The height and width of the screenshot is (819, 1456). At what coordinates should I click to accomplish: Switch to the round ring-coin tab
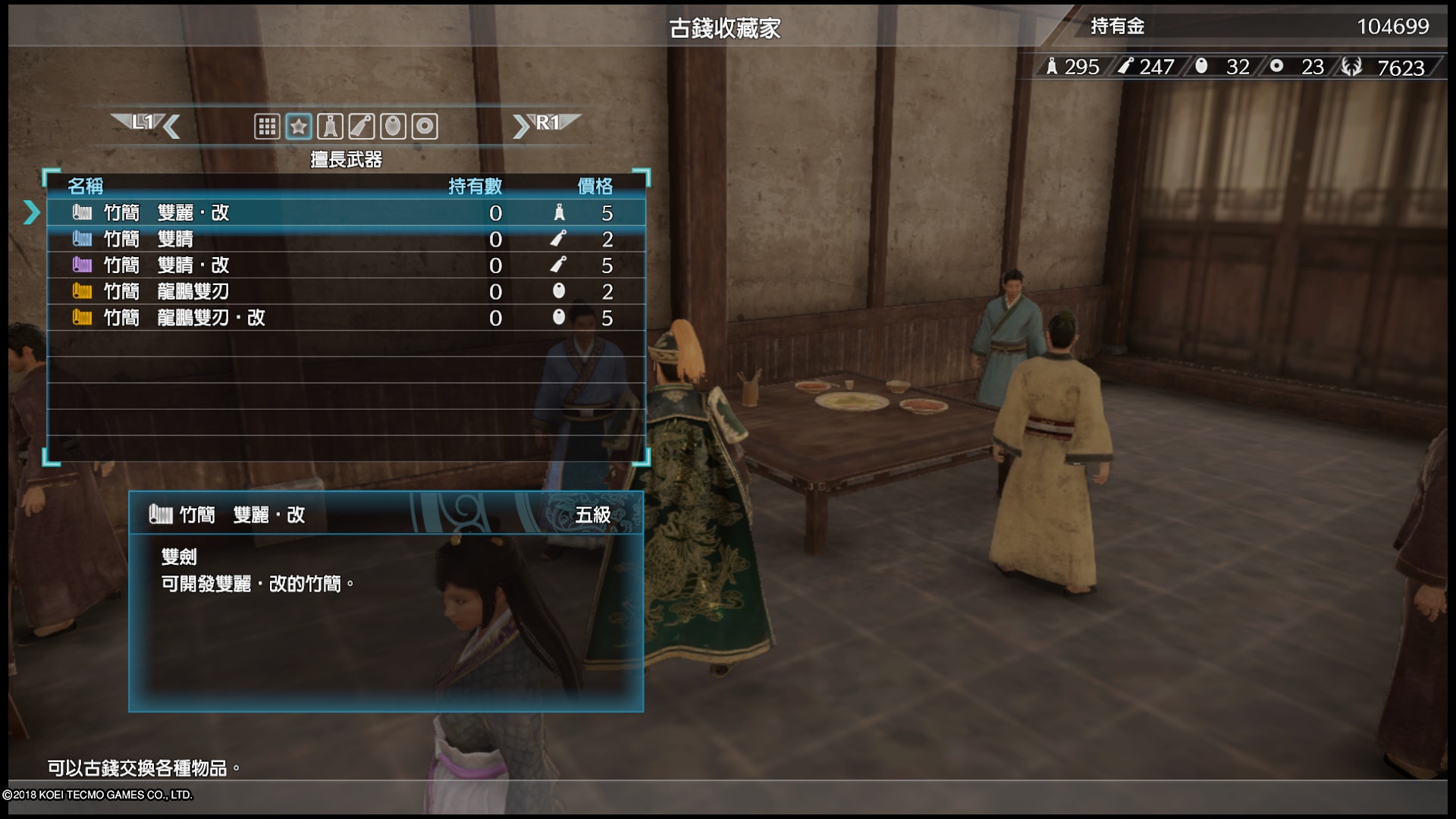point(425,126)
